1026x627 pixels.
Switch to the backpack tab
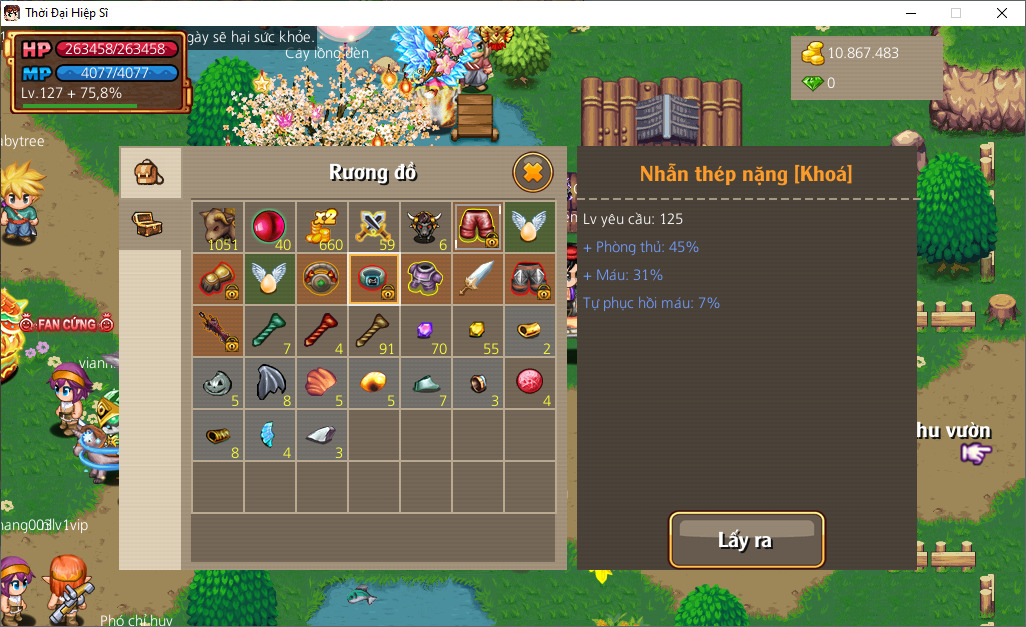[150, 173]
